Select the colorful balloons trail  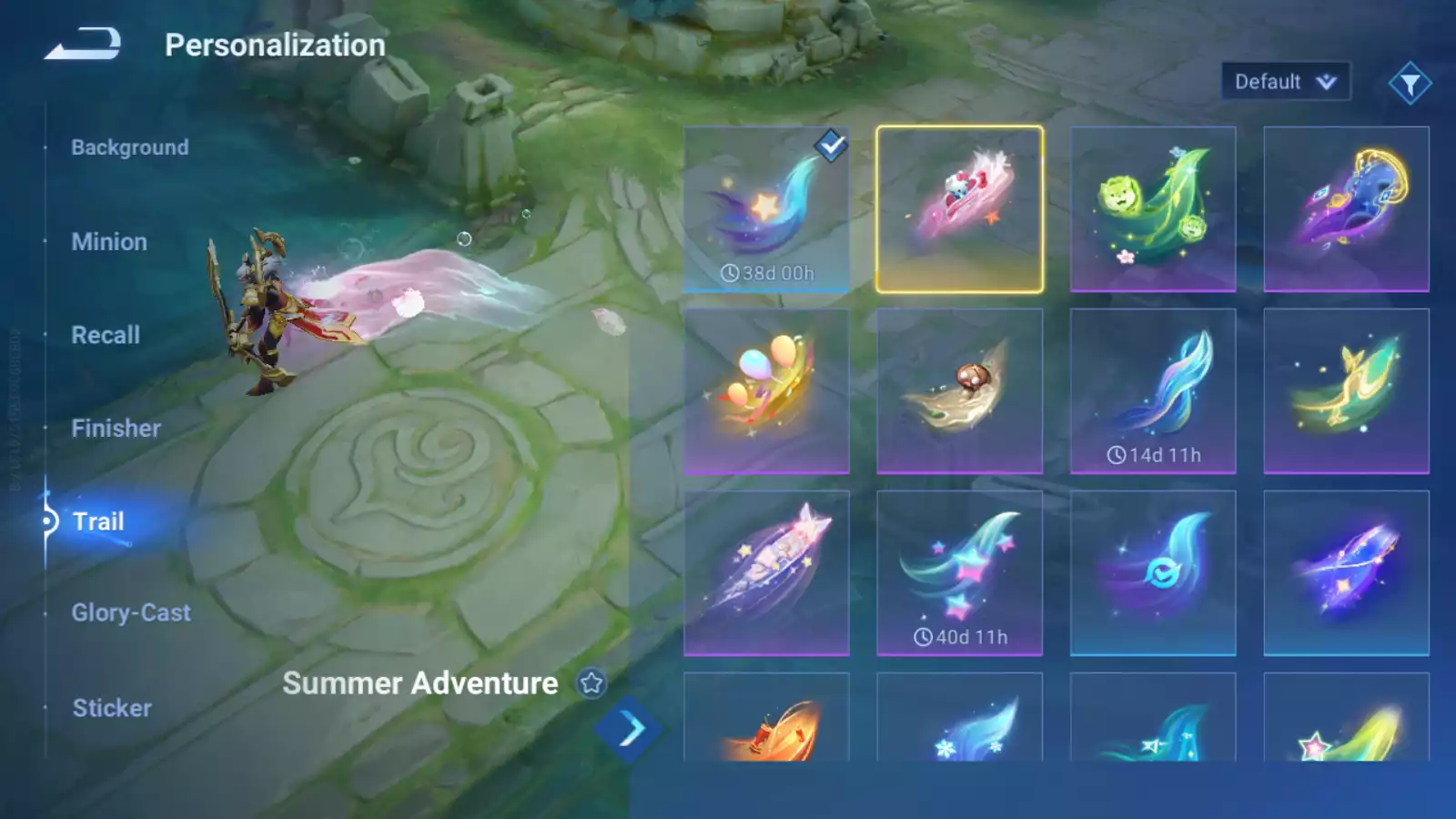[766, 391]
